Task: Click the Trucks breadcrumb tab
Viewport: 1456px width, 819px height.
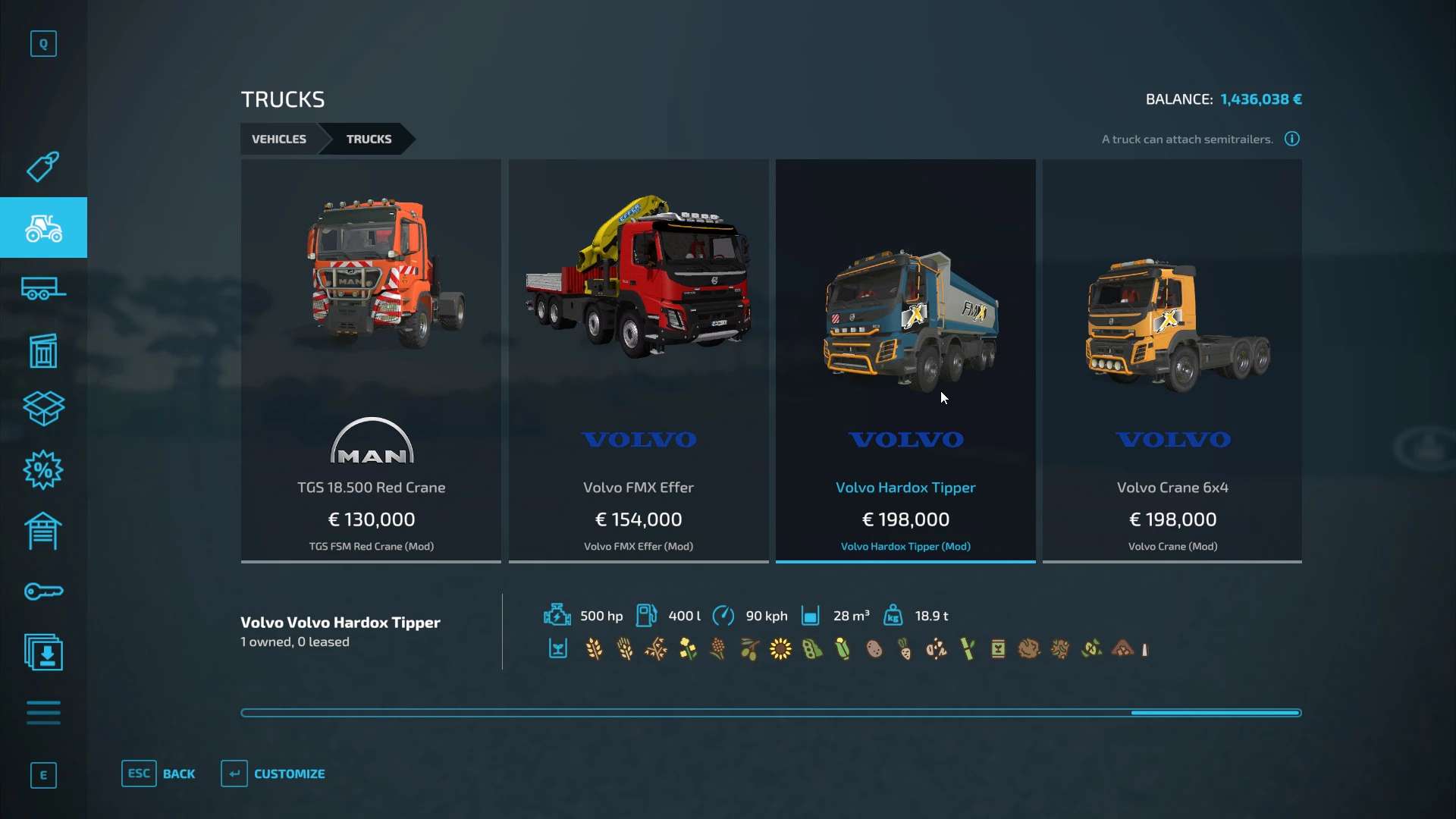Action: pyautogui.click(x=369, y=139)
